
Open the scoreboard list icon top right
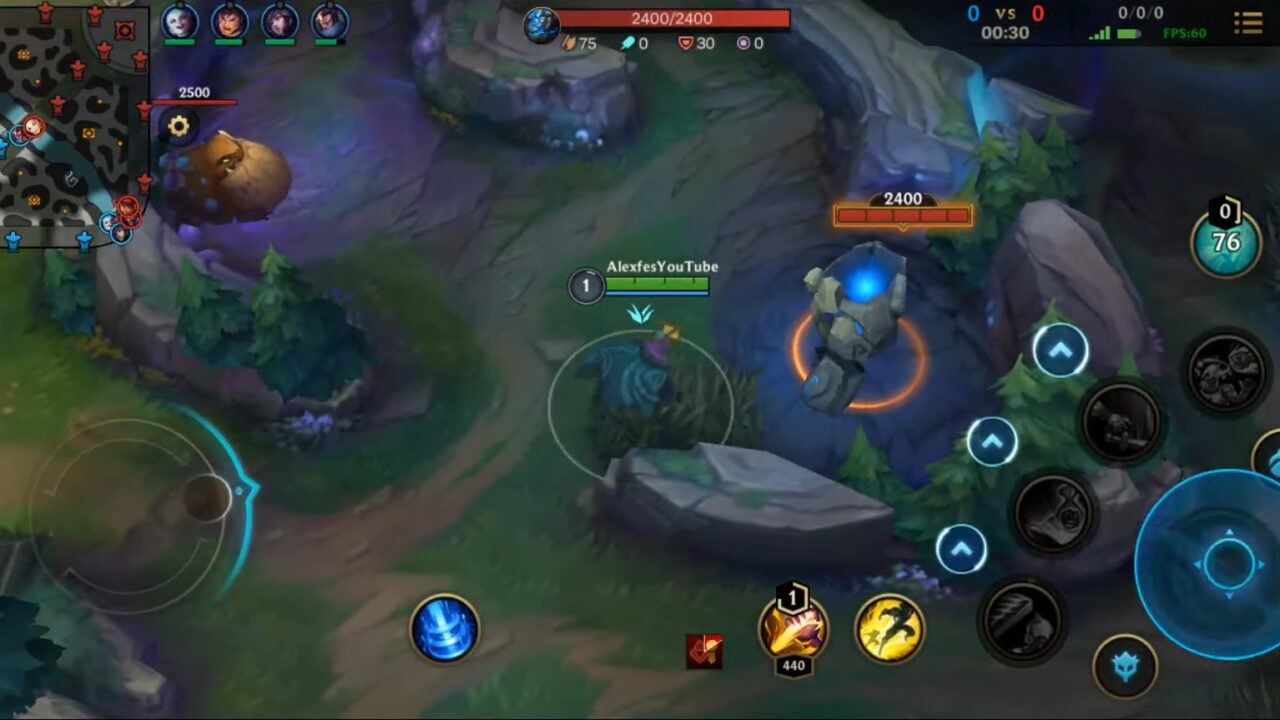point(1248,24)
